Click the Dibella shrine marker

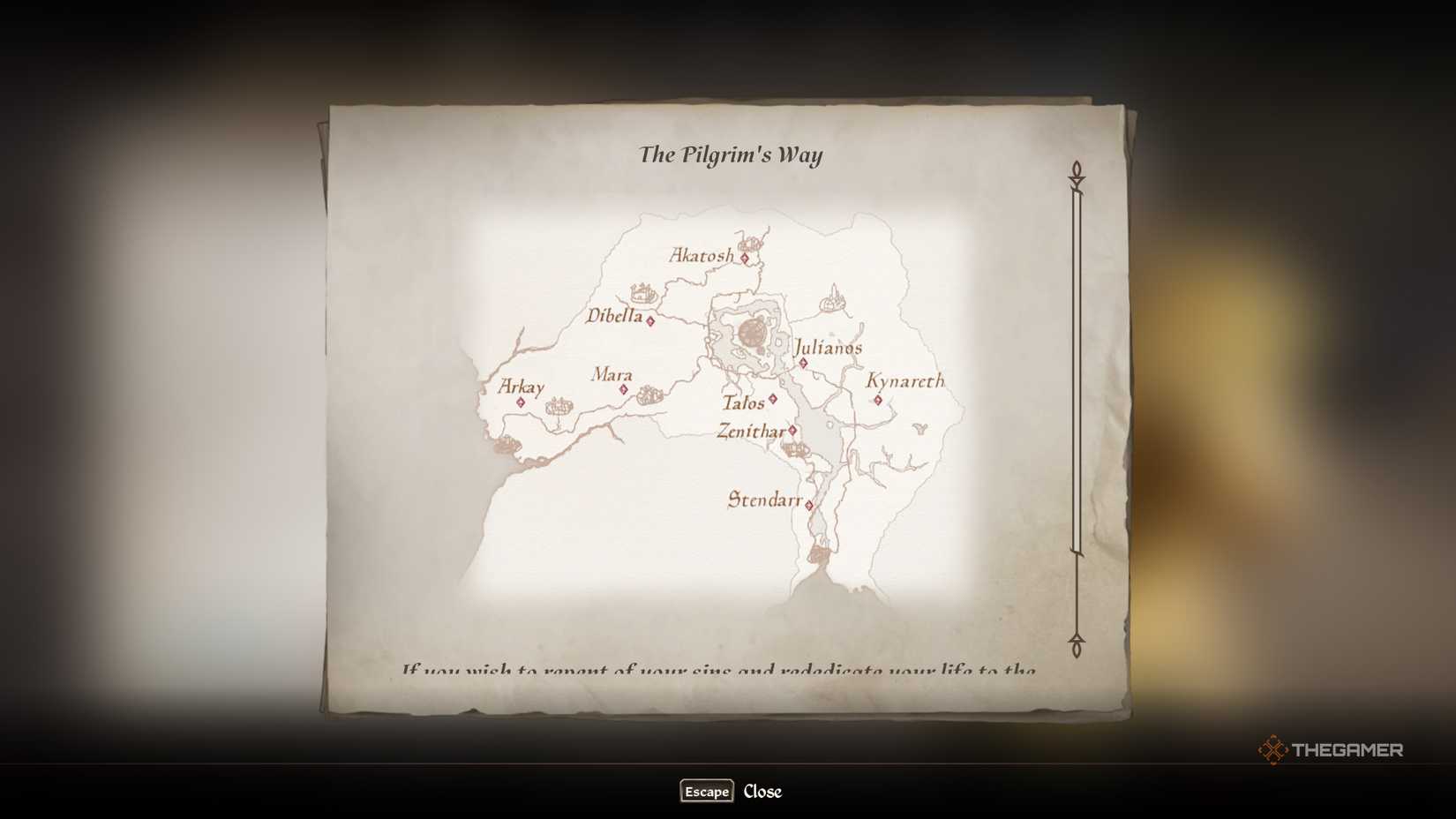(650, 321)
